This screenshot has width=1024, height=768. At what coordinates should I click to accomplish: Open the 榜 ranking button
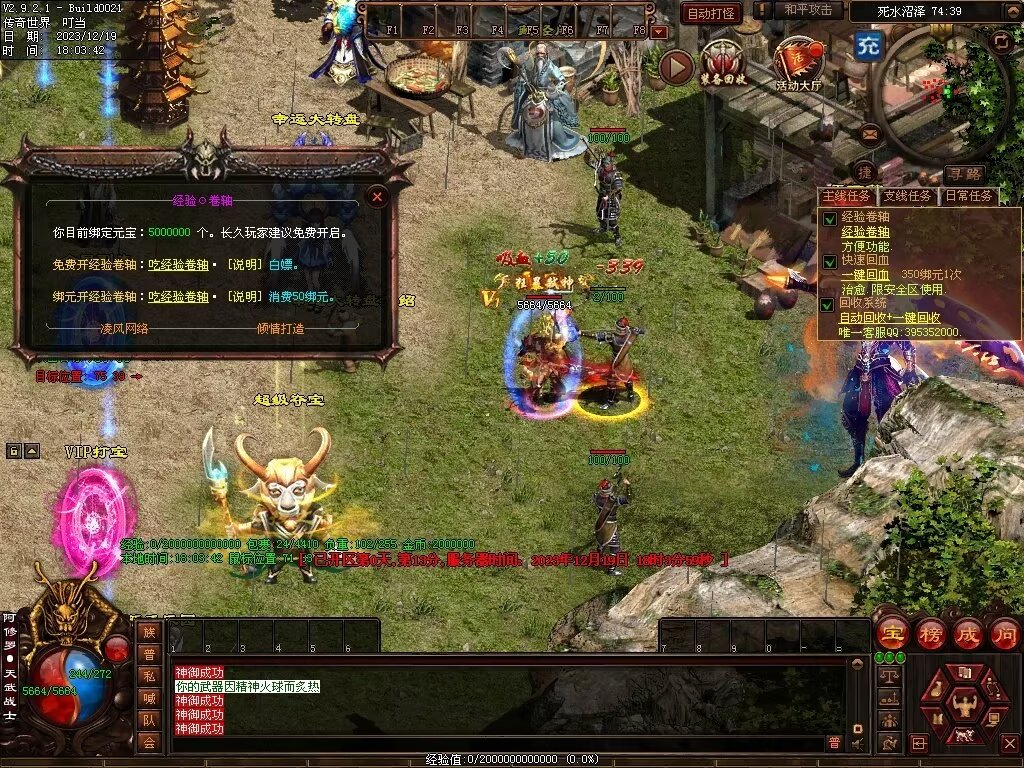point(930,633)
